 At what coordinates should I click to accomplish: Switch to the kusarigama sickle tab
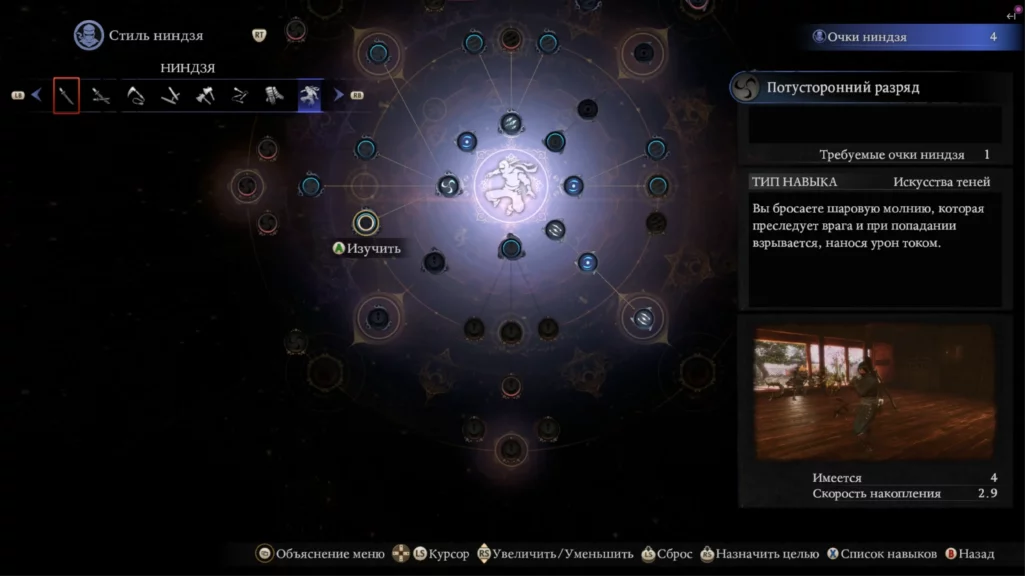coord(135,96)
